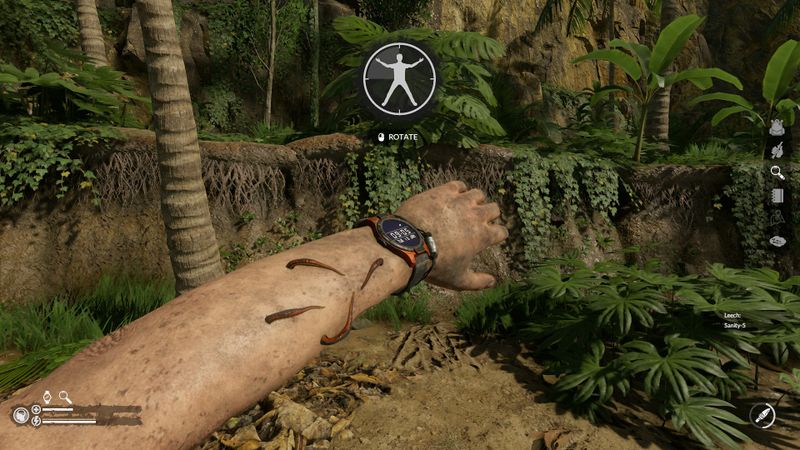Open the backpack inventory icon
Image resolution: width=800 pixels, height=450 pixels.
(776, 127)
